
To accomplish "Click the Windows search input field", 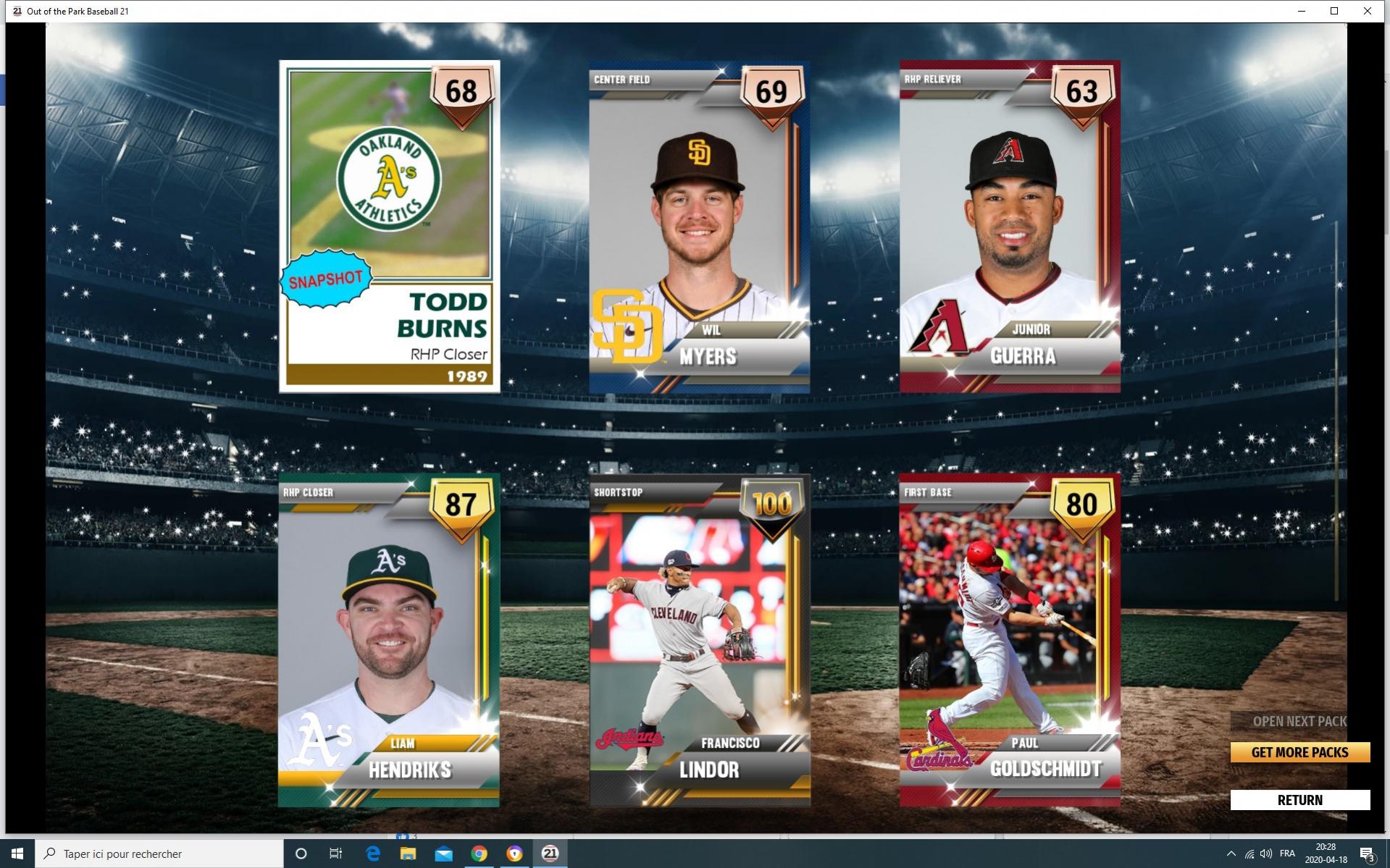I will coord(145,854).
